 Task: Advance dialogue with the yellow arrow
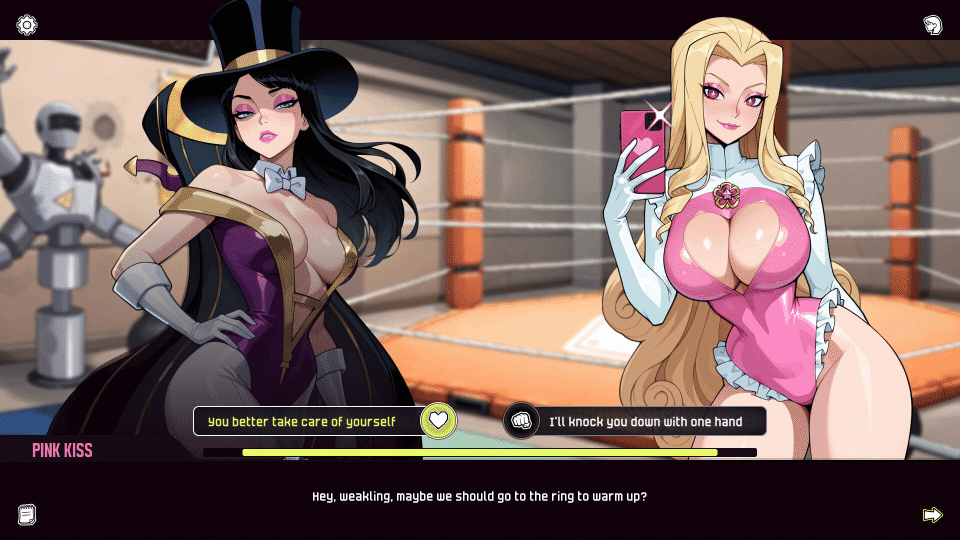click(x=932, y=514)
